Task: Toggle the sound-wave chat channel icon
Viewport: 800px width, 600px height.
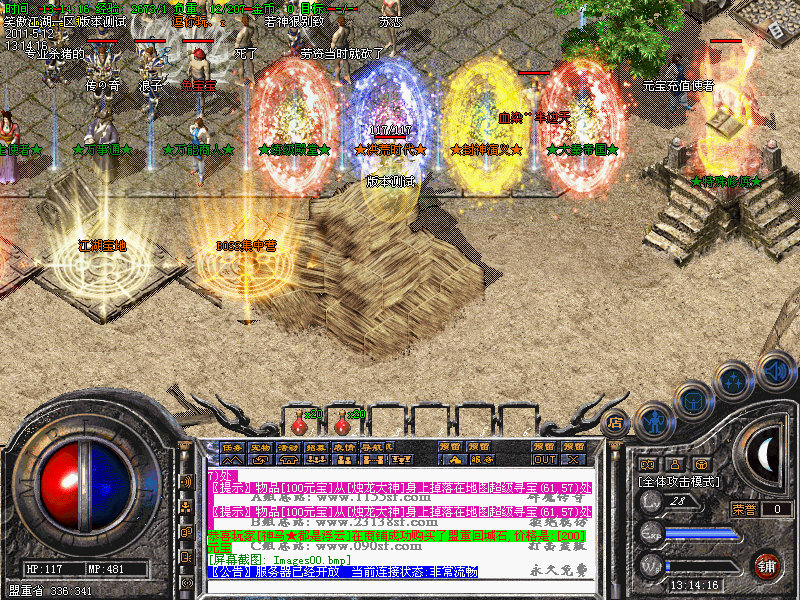Action: [187, 481]
